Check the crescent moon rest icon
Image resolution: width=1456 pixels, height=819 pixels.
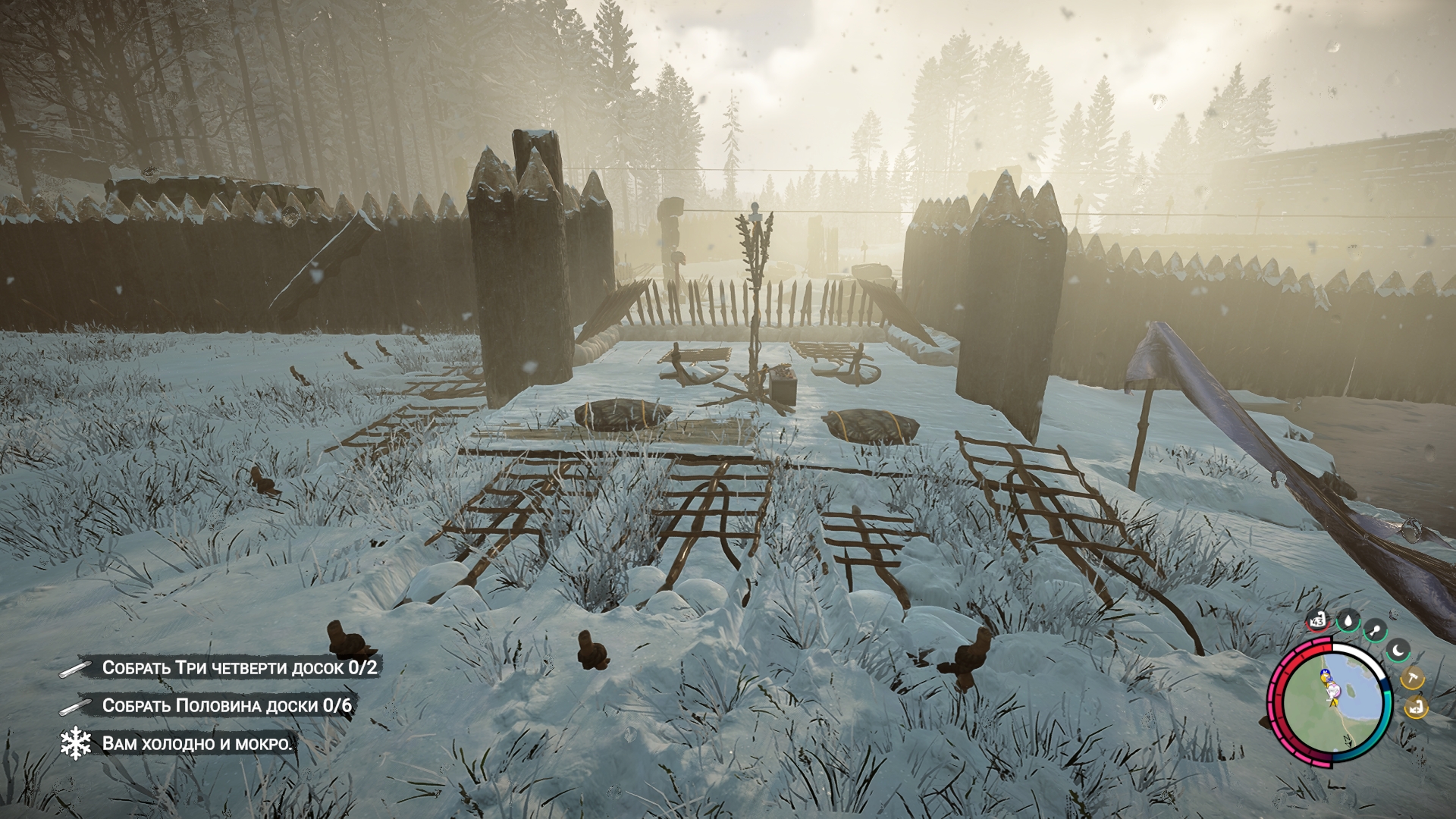[1398, 650]
